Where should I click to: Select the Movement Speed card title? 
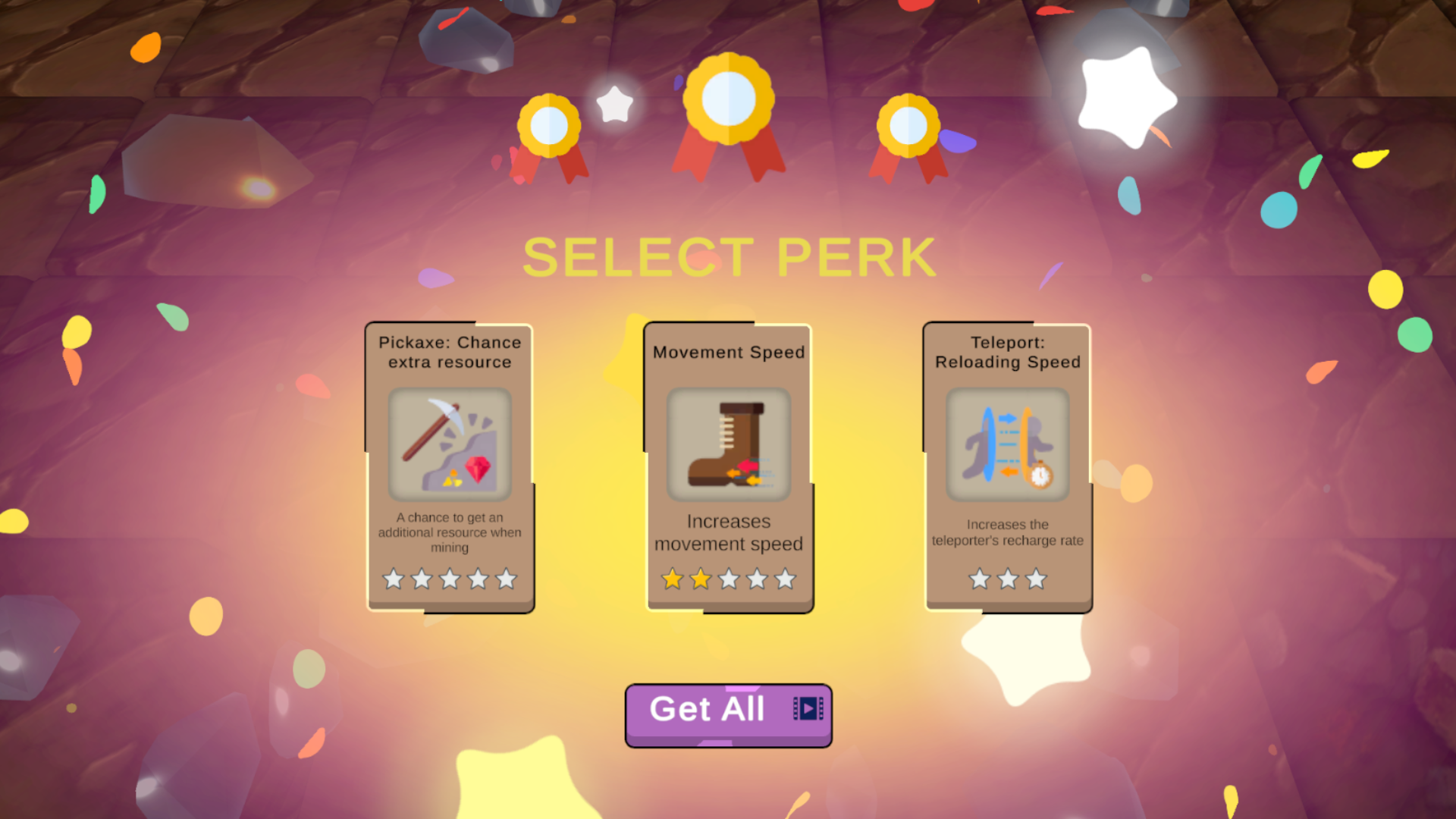(x=728, y=352)
